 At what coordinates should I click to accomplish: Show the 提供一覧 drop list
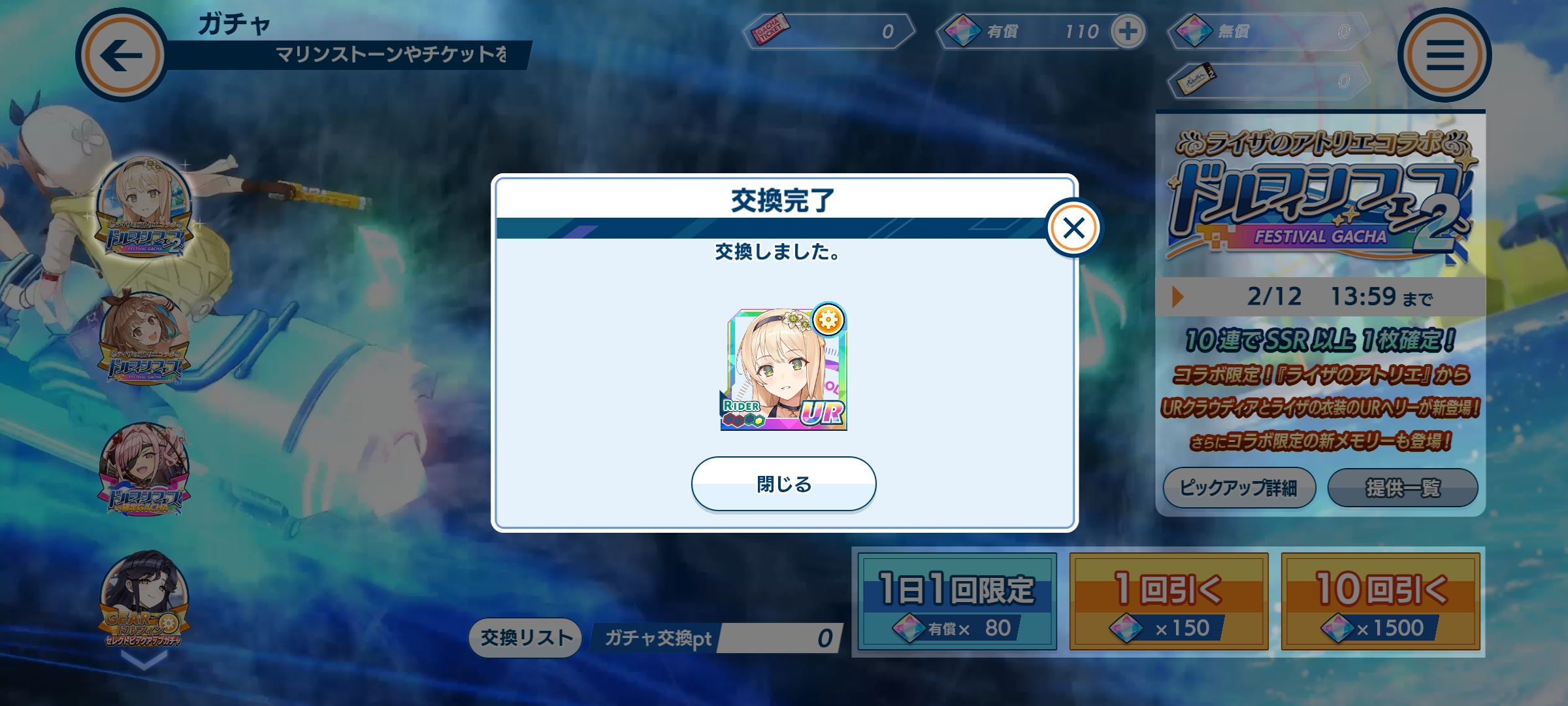[x=1403, y=488]
